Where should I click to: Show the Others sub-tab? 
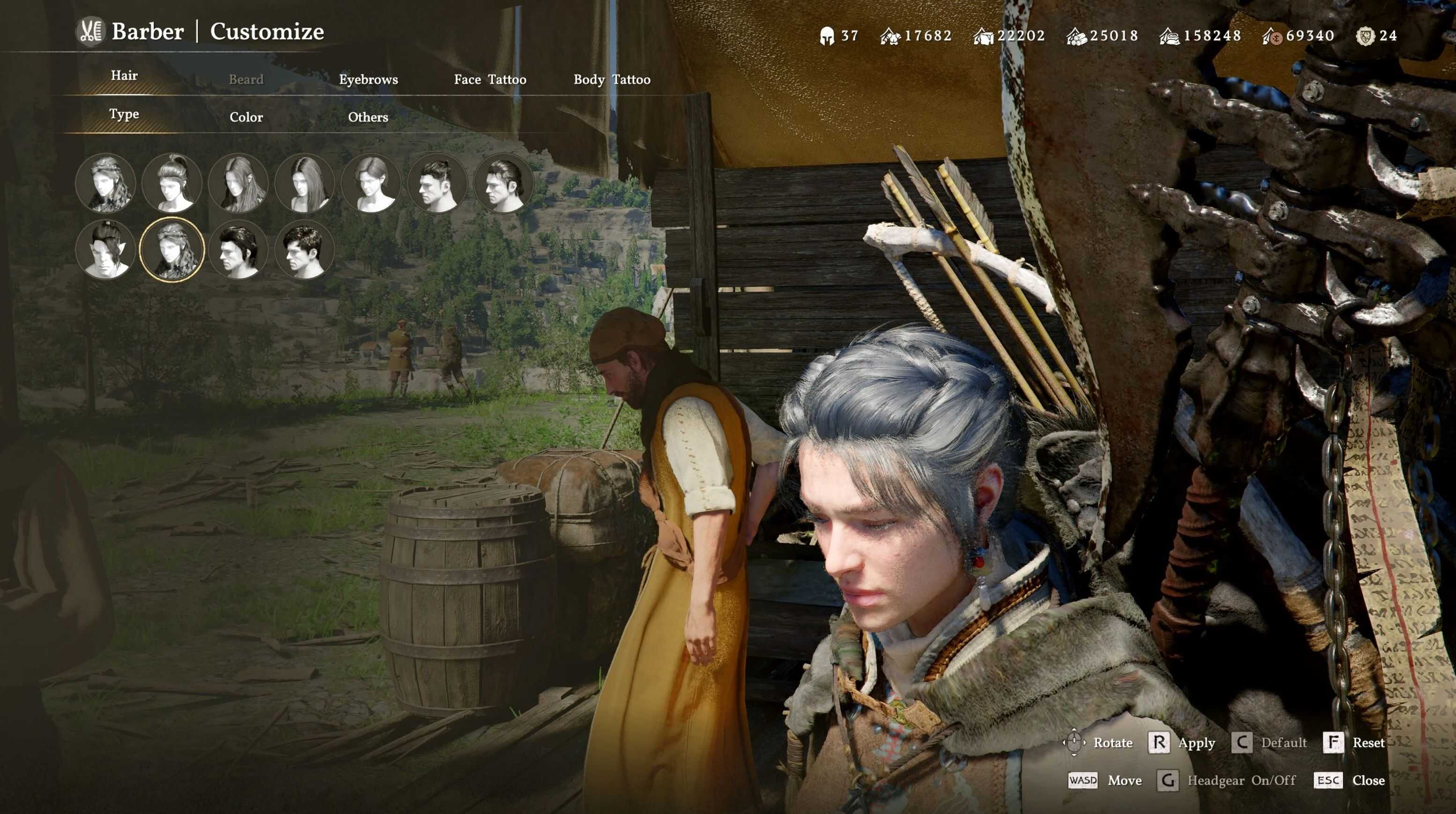pos(368,118)
